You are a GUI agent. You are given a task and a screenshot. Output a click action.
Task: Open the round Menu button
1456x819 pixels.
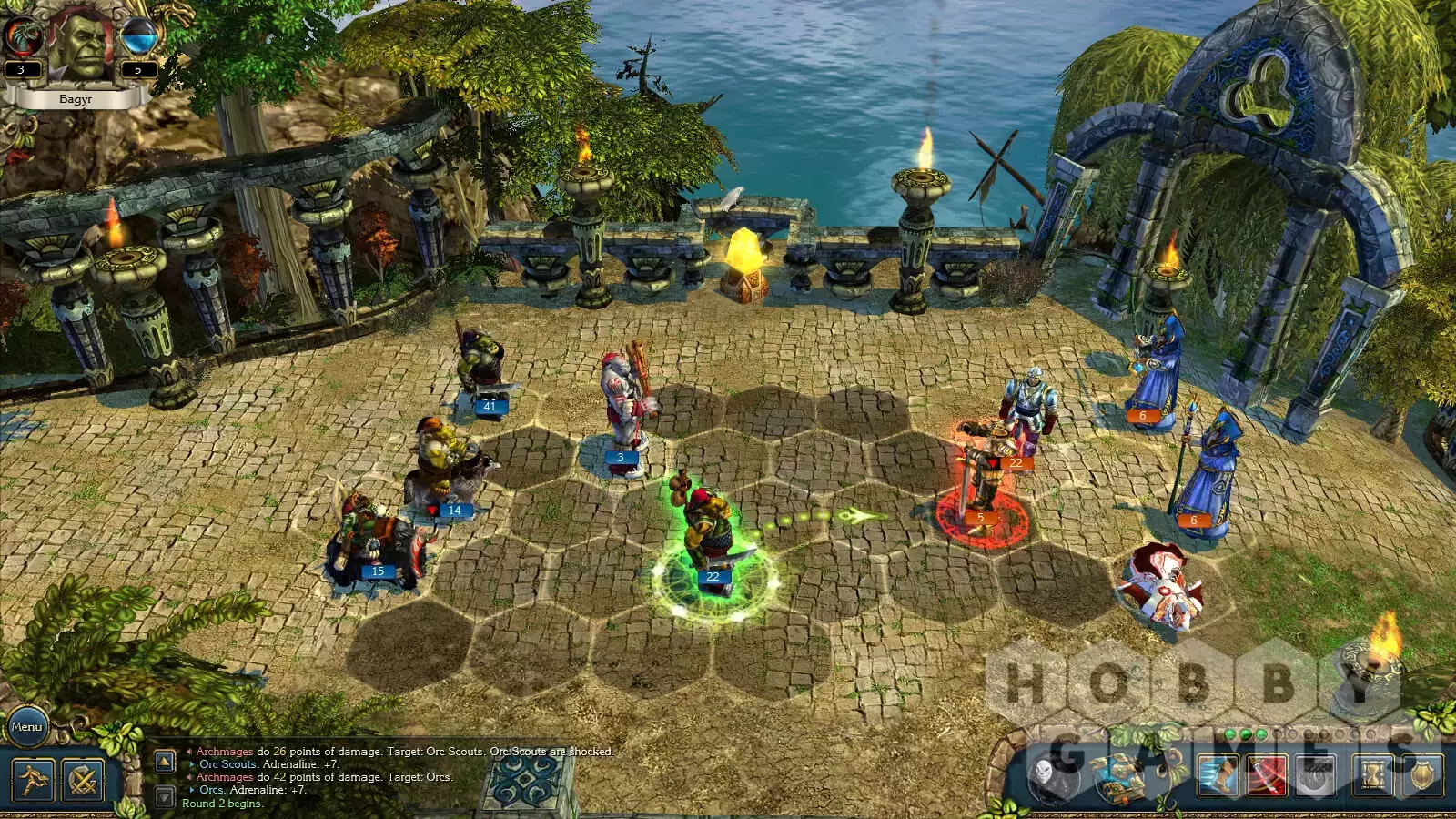coord(26,726)
